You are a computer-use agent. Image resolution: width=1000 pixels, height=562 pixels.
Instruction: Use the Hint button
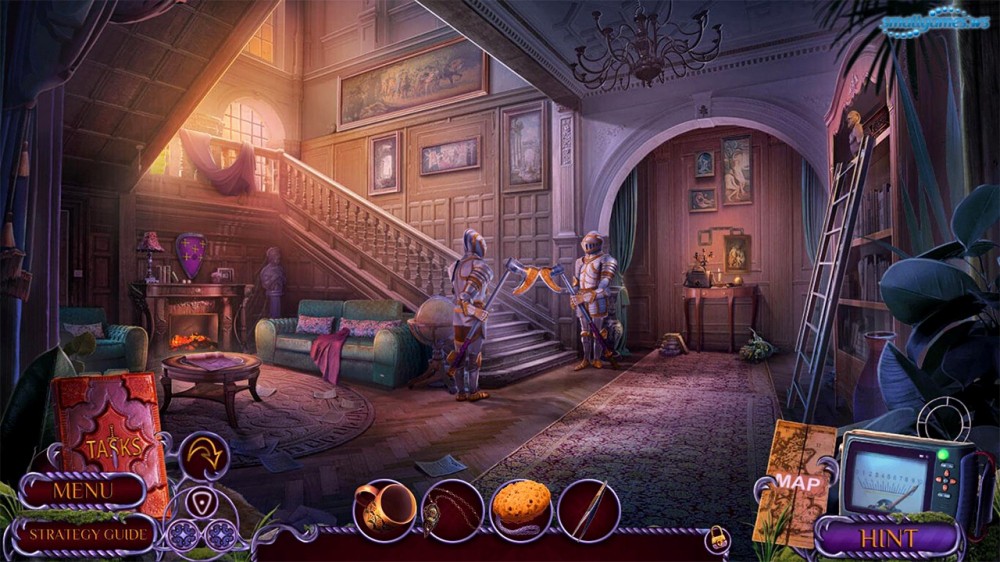click(x=888, y=538)
